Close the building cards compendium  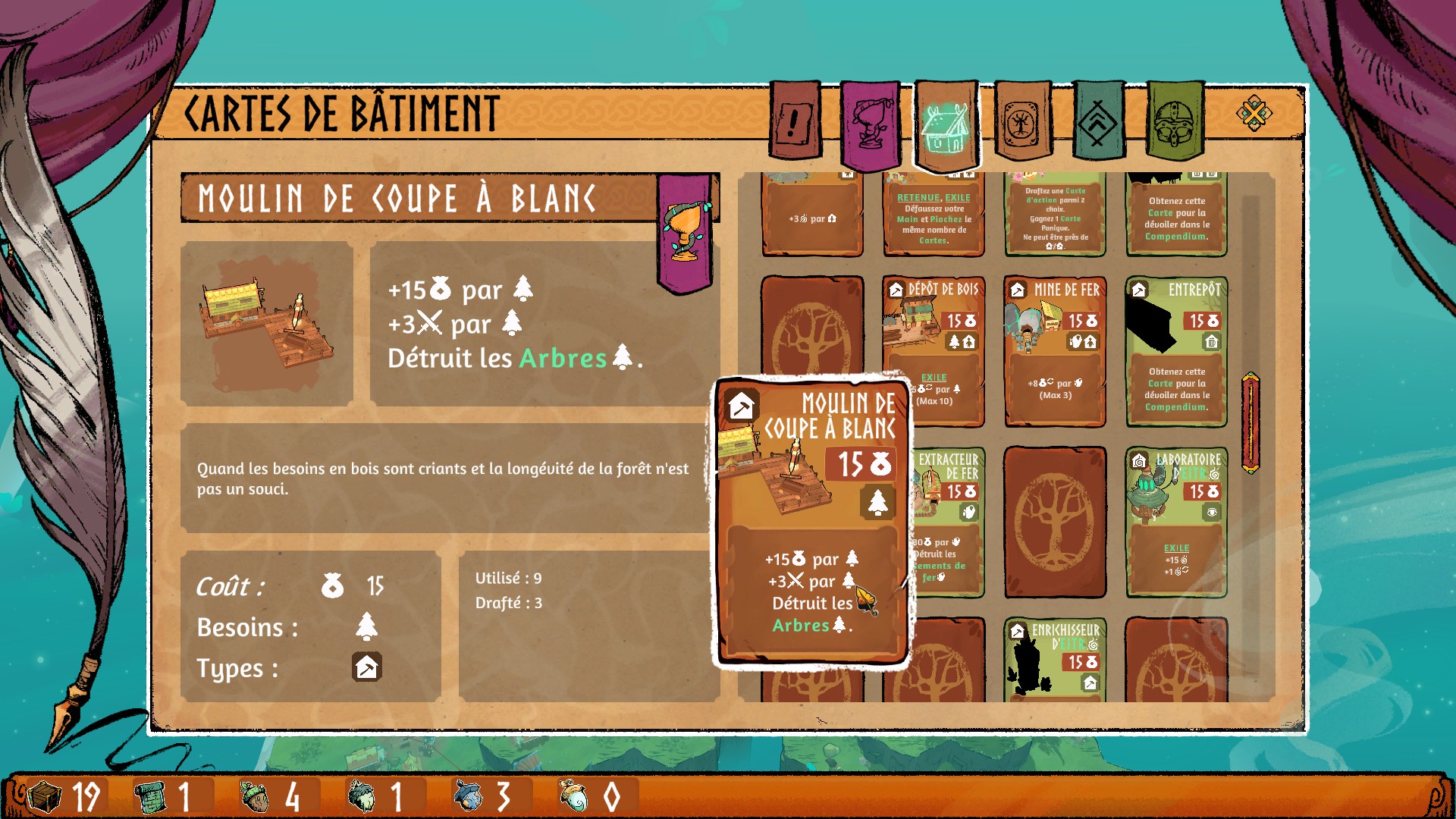[x=1254, y=115]
